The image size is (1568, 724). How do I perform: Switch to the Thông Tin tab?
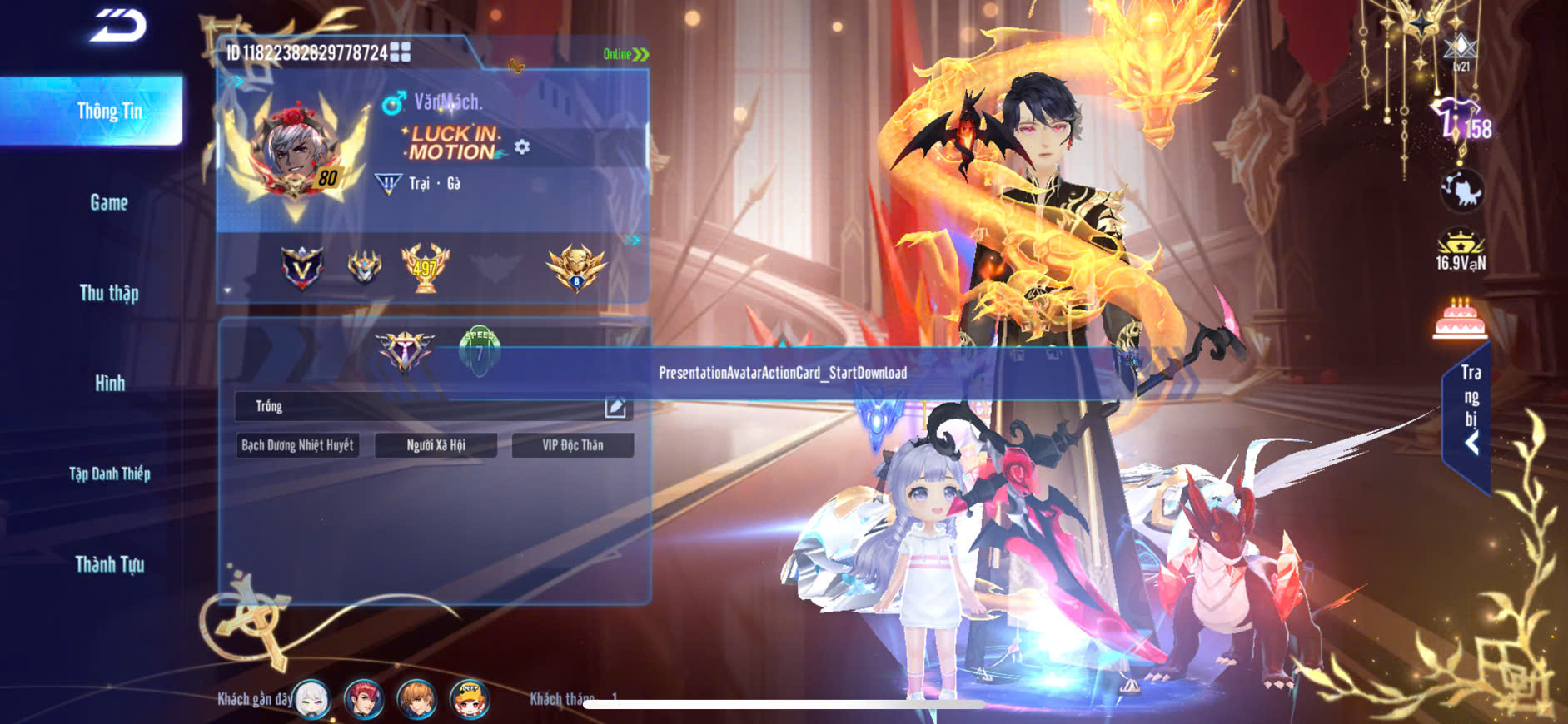[109, 112]
